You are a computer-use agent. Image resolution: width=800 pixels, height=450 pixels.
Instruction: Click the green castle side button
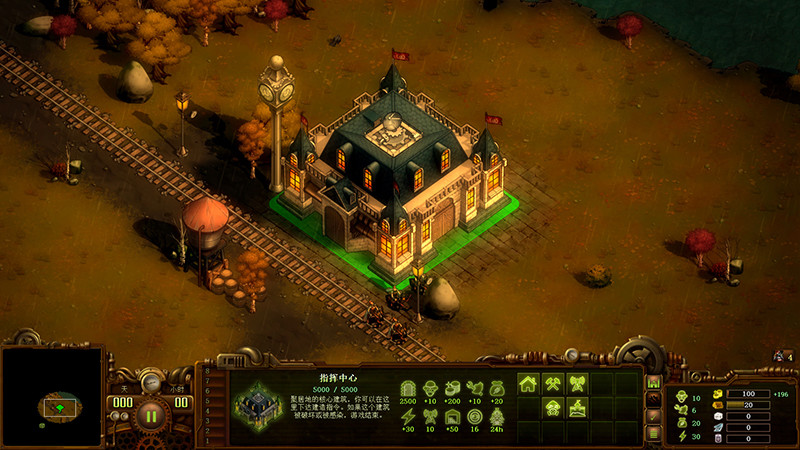[x=654, y=382]
